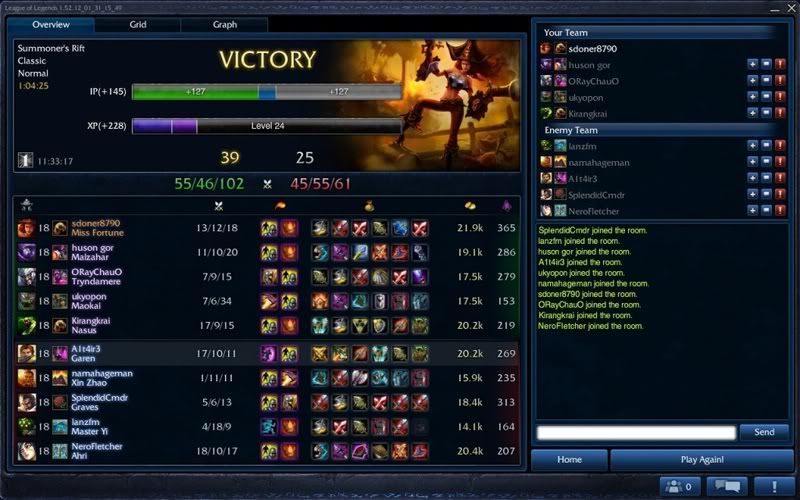
Task: Open the Graph tab
Action: click(224, 24)
